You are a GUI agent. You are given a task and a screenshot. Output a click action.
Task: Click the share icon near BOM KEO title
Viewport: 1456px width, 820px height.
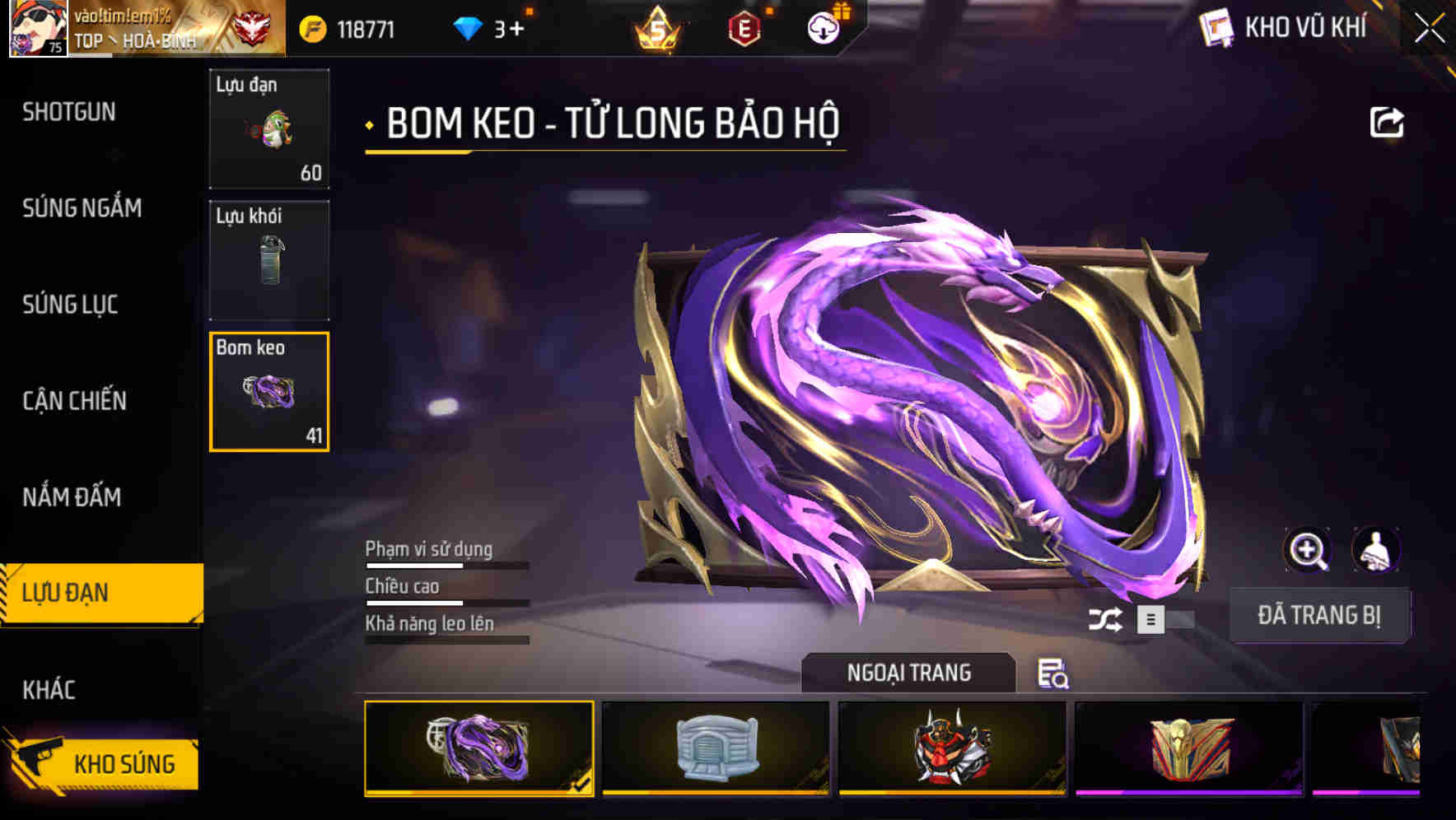1388,121
